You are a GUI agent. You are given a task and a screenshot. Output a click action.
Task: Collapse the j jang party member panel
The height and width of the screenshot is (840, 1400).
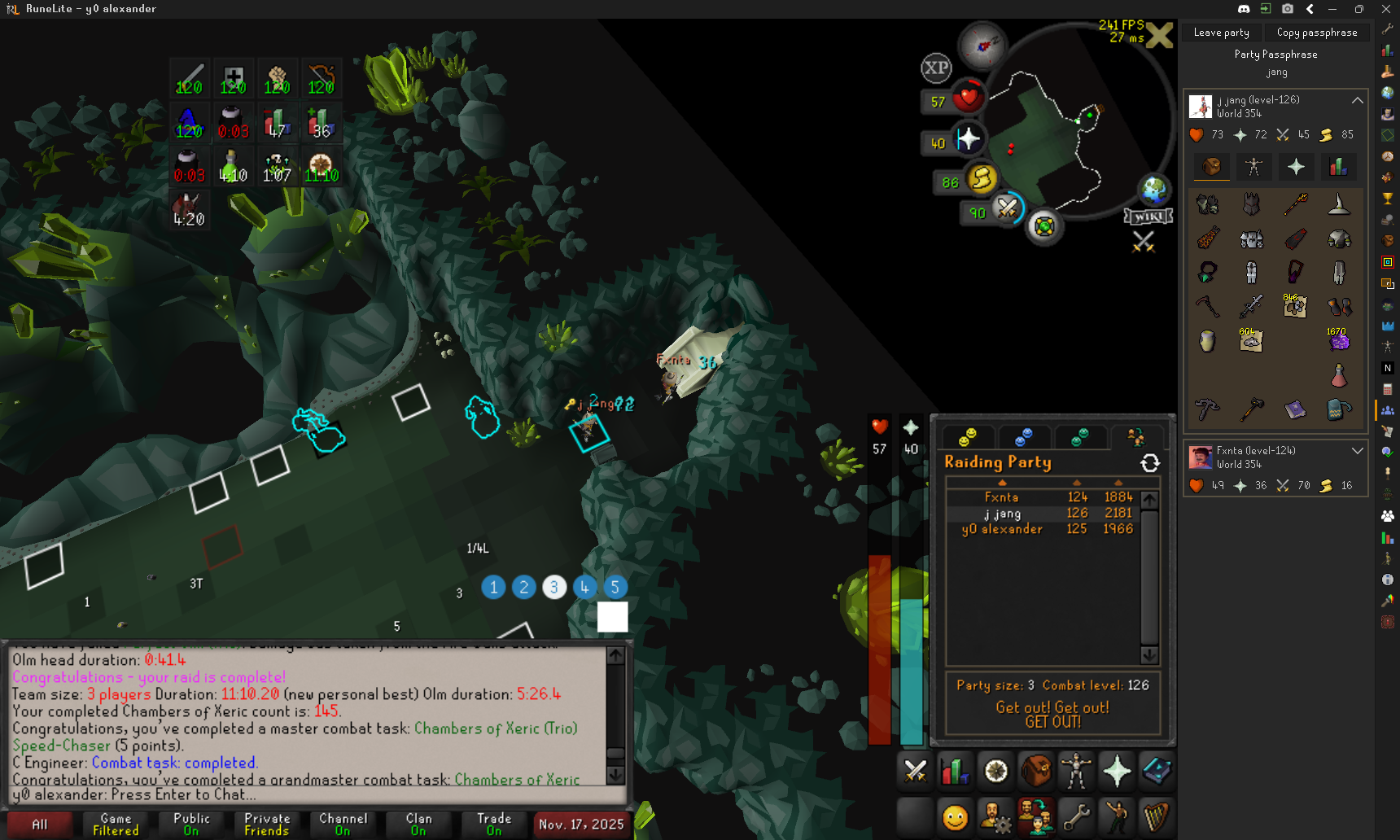[x=1357, y=100]
